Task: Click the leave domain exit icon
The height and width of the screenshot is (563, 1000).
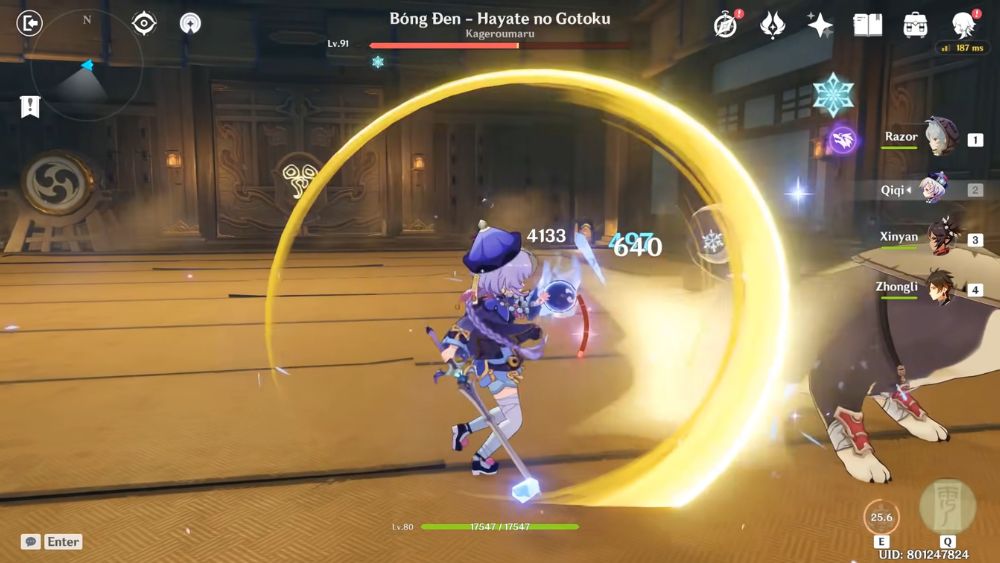Action: coord(30,23)
